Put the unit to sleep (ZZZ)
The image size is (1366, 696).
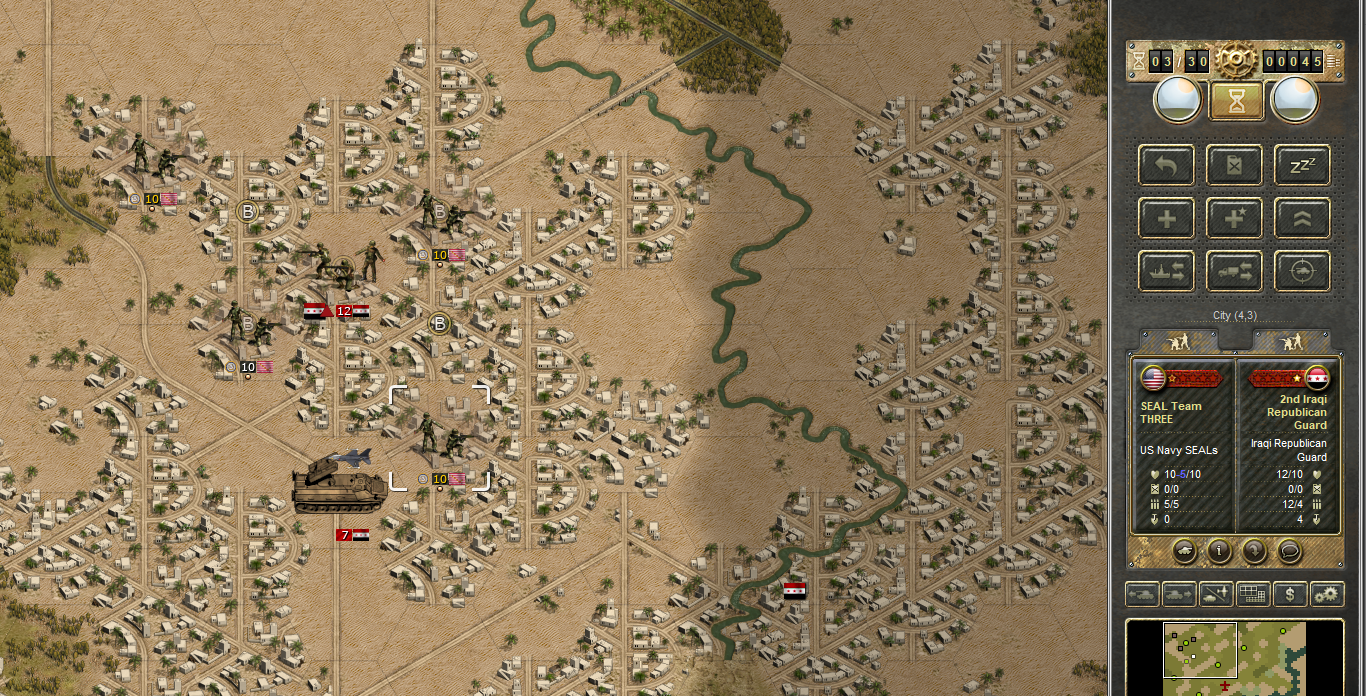pyautogui.click(x=1301, y=165)
